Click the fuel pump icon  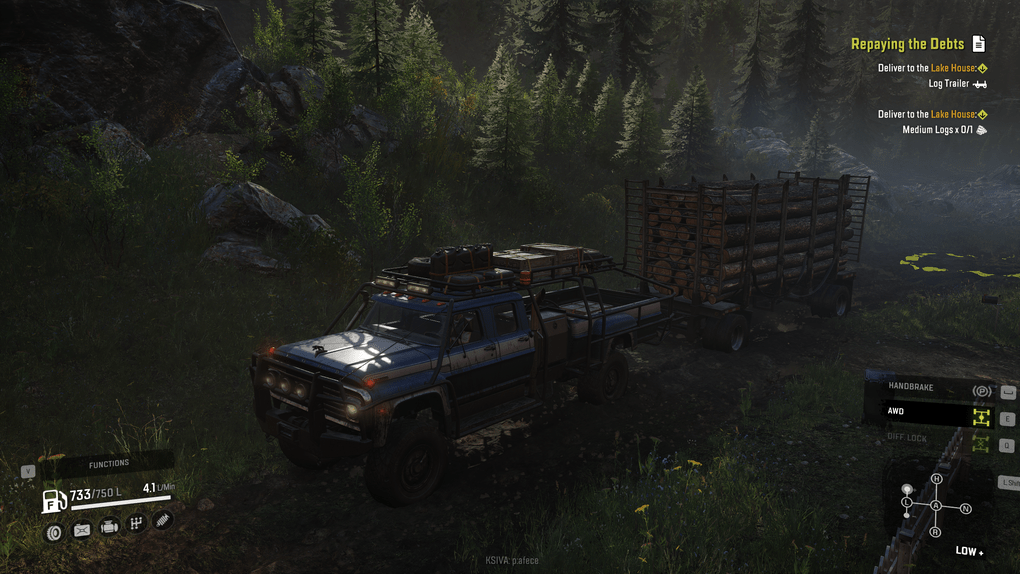54,500
